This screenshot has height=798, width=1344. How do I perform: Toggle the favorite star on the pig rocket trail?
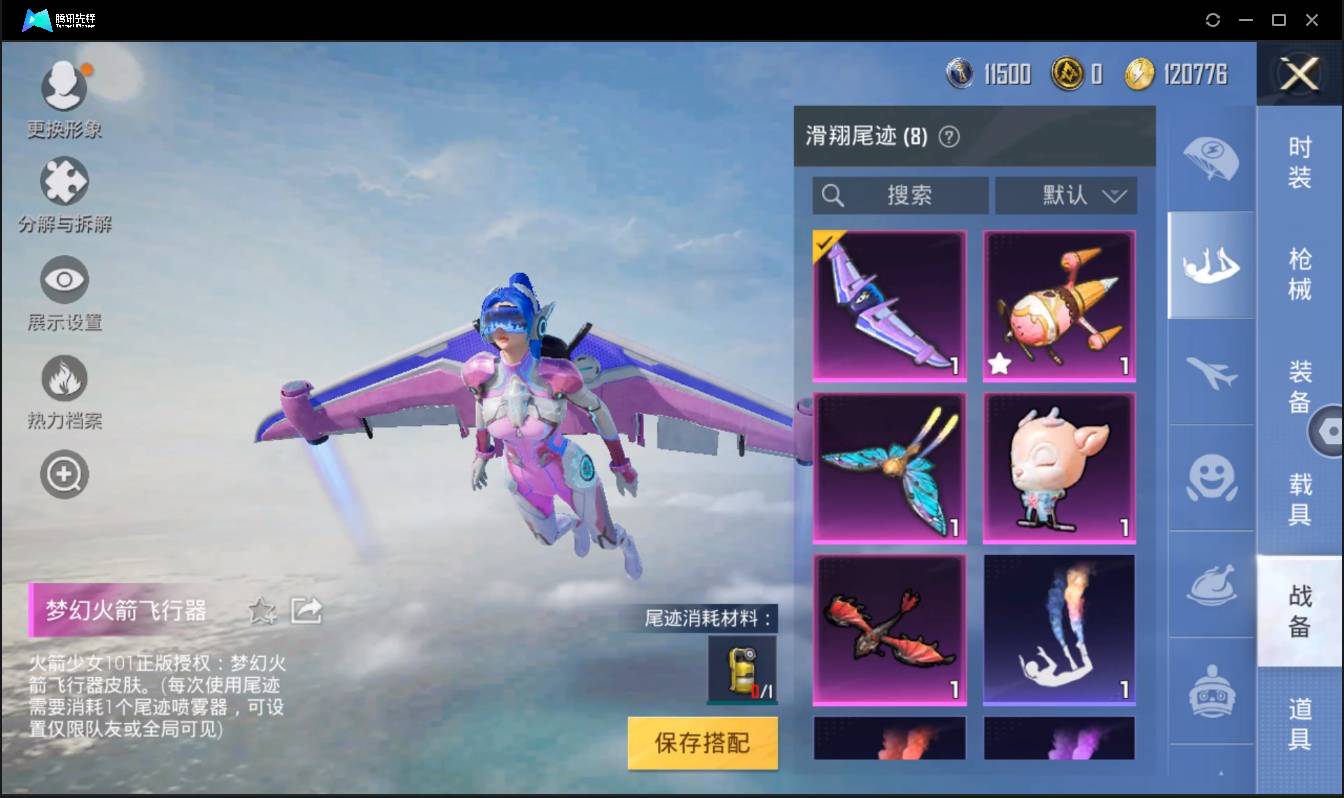click(1000, 366)
